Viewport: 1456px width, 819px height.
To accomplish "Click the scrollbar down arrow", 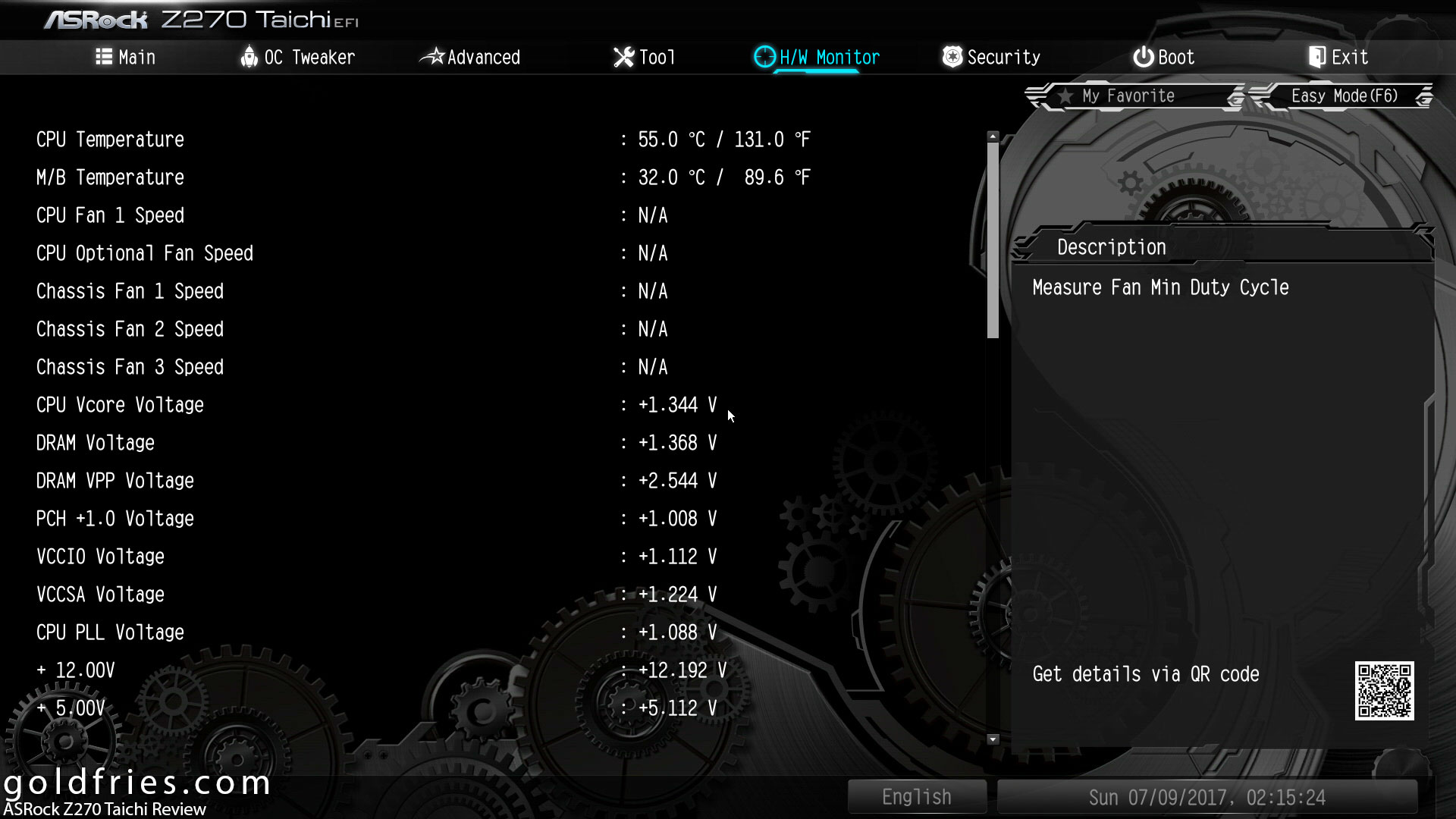I will pyautogui.click(x=993, y=739).
